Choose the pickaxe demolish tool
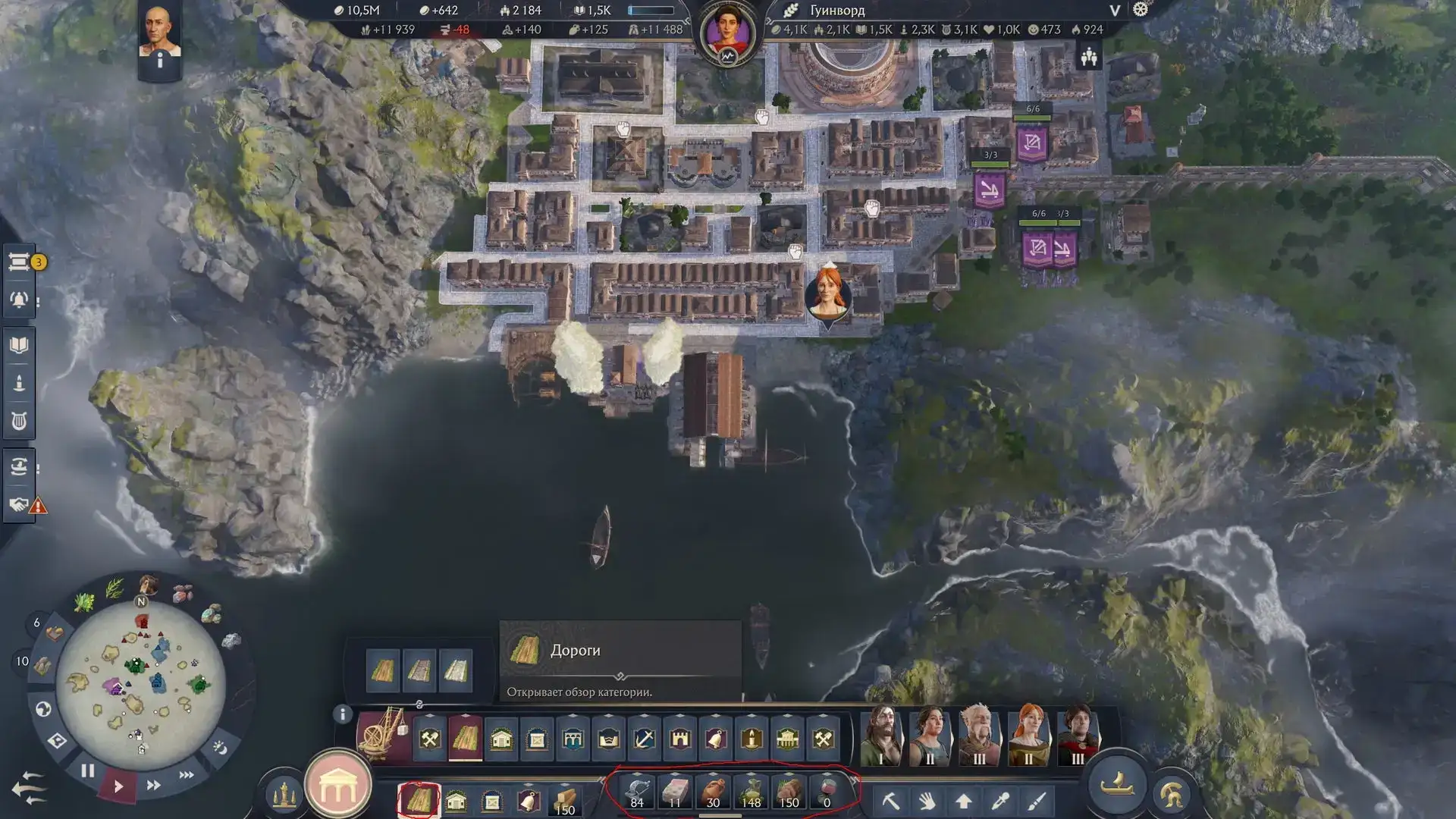 pos(891,801)
